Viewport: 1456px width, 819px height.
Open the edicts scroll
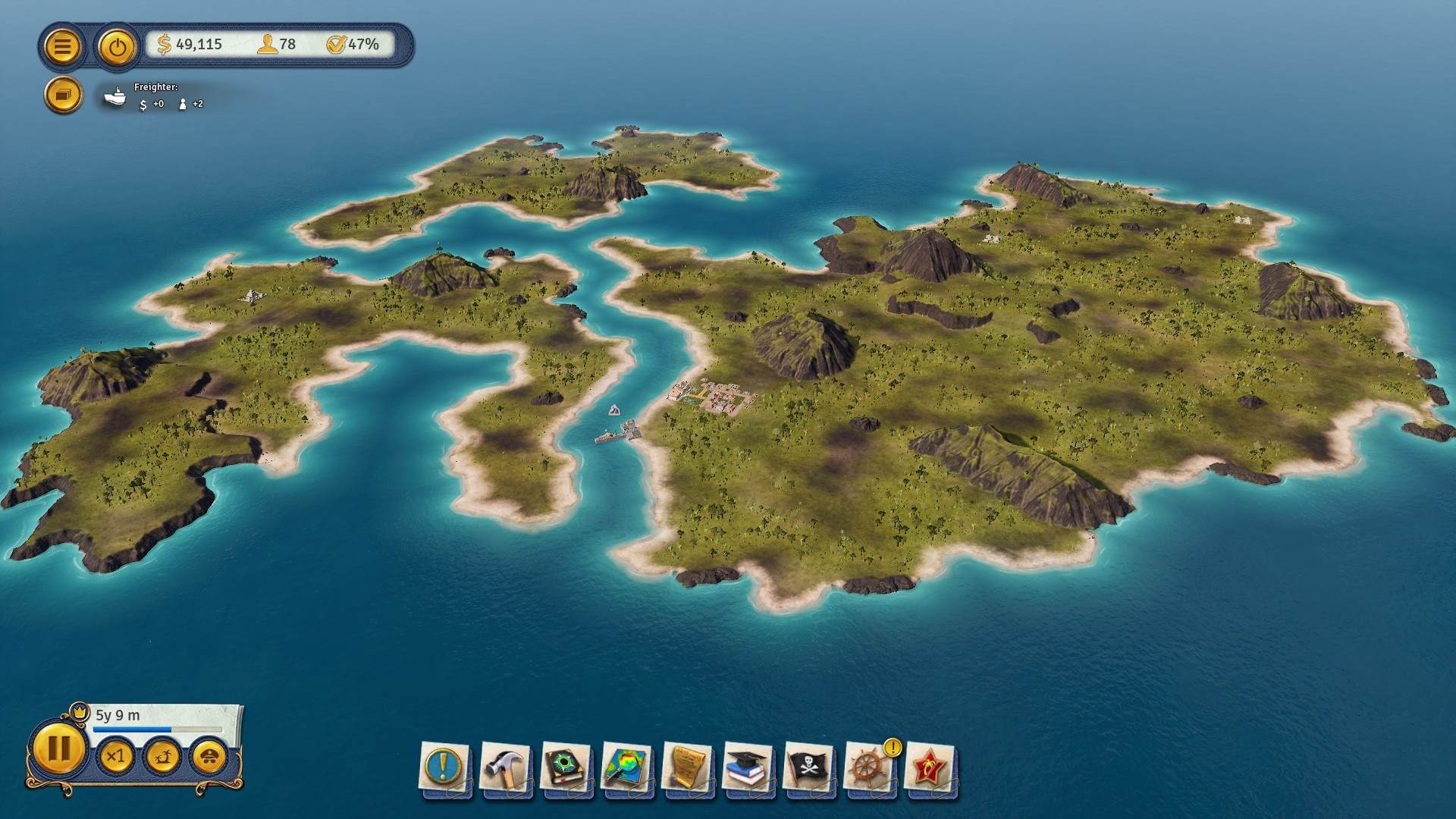point(687,767)
